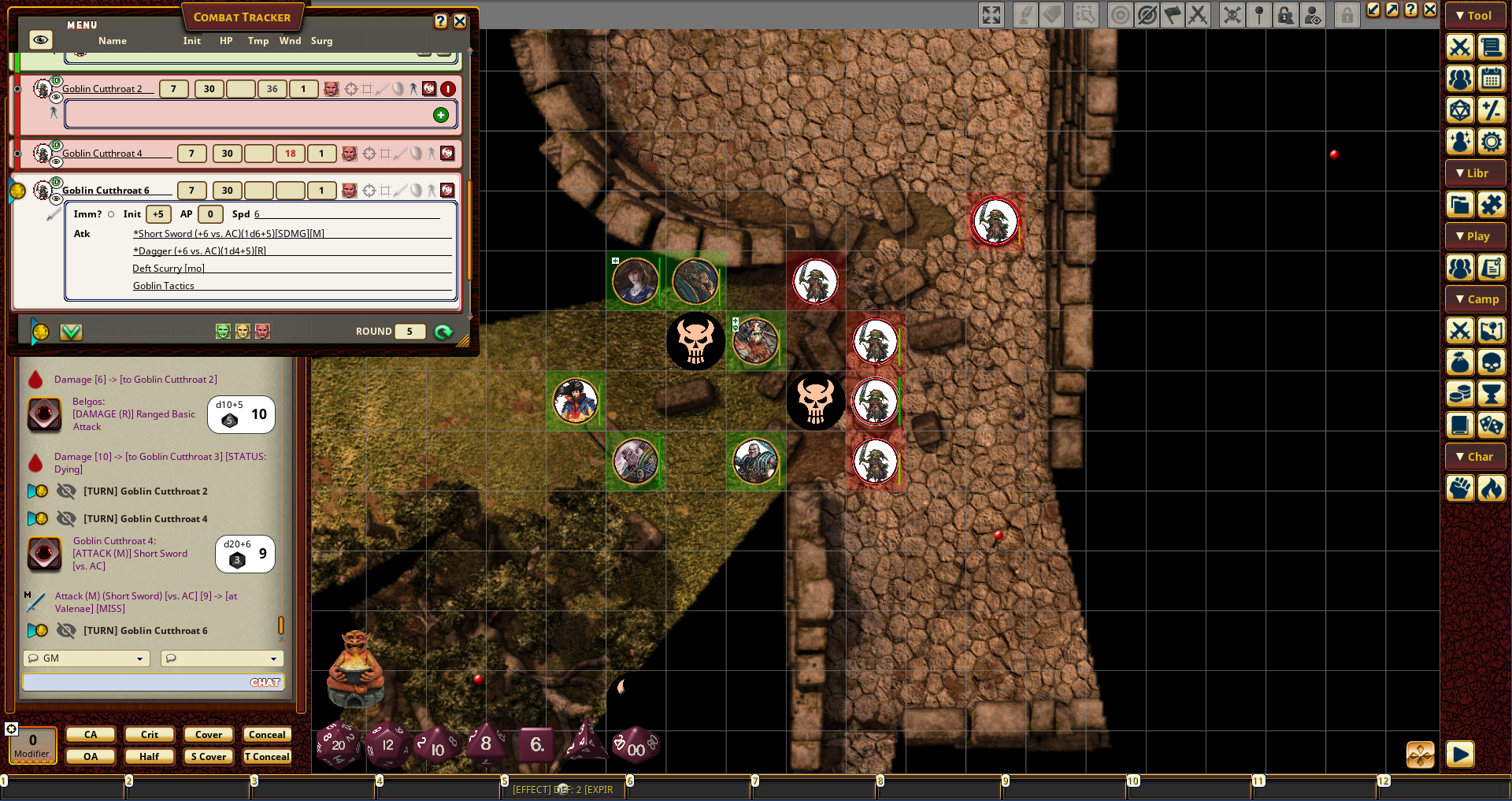The width and height of the screenshot is (1512, 801).
Task: Roll the Dagger ranged attack line
Action: (x=199, y=251)
